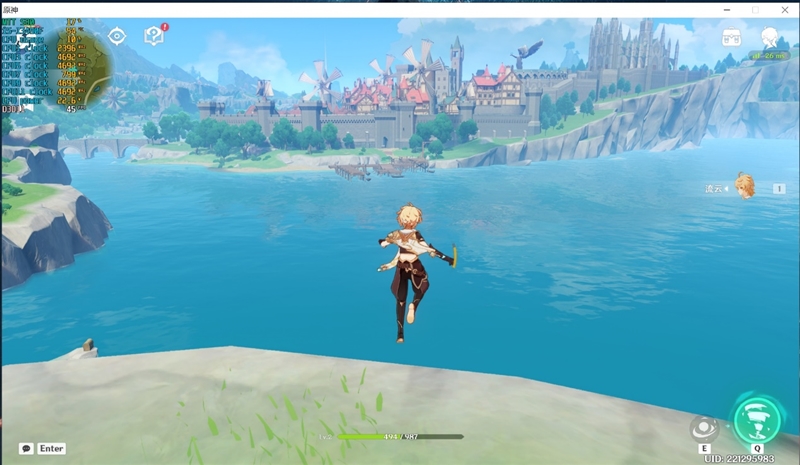The height and width of the screenshot is (465, 800).
Task: Toggle the eye-shaped elemental sight icon
Action: (117, 37)
